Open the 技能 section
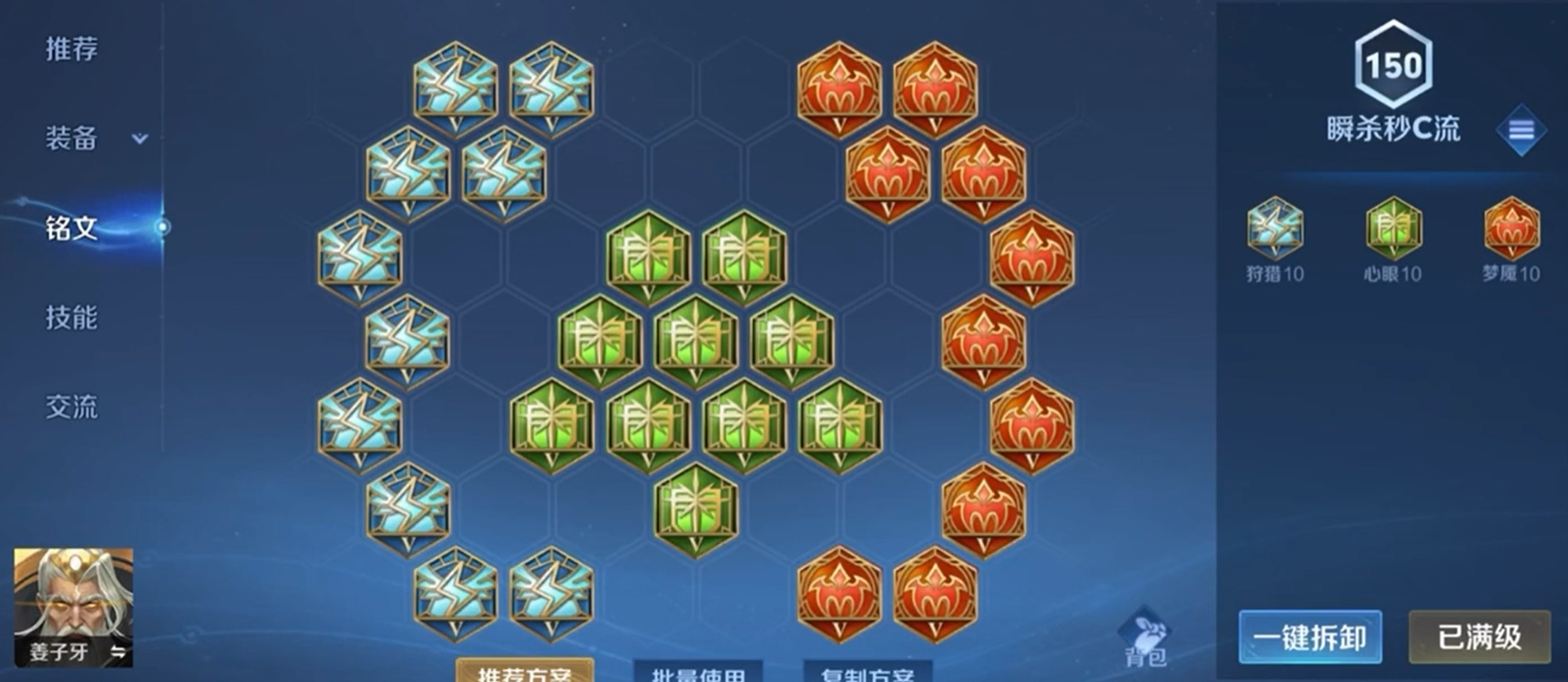The image size is (1568, 682). click(x=68, y=319)
